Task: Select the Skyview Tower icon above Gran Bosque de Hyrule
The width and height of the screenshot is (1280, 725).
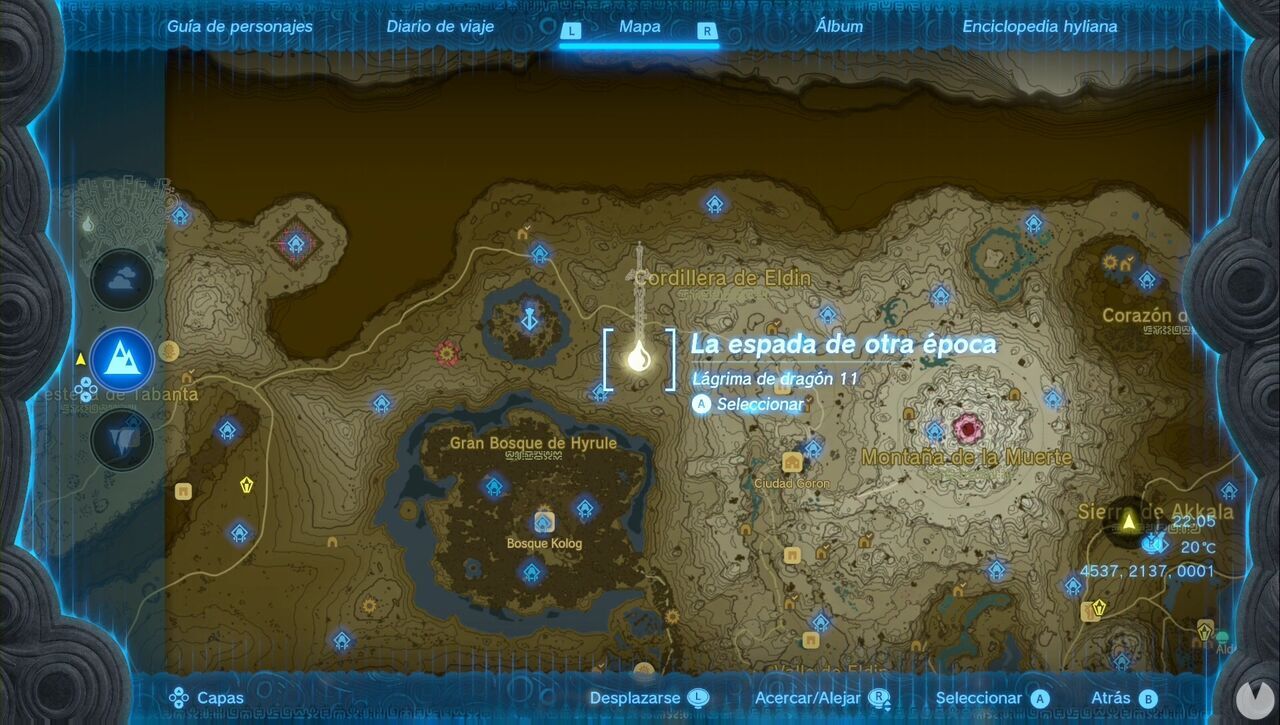Action: (527, 320)
